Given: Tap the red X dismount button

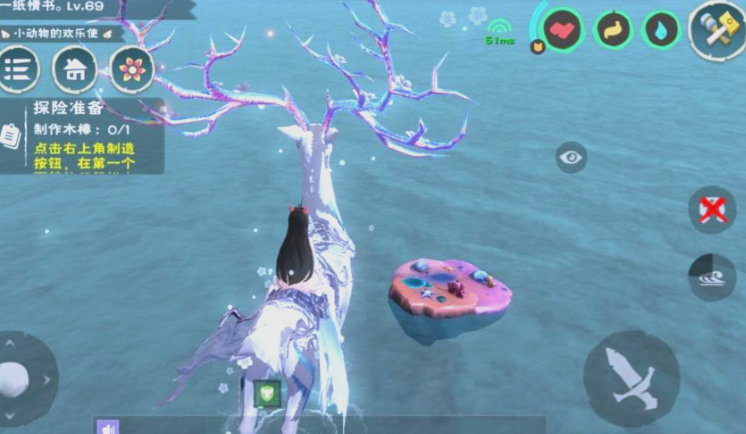Looking at the screenshot, I should [712, 210].
